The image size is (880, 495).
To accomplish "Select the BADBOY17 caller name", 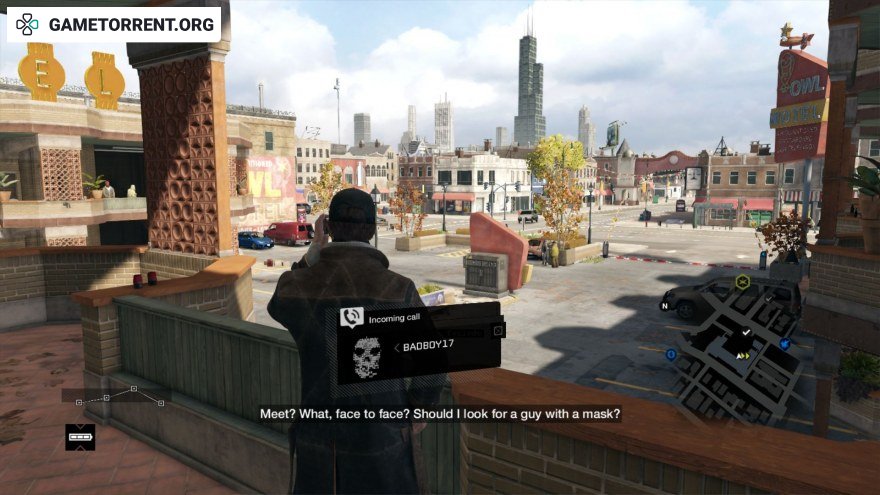I will coord(427,347).
